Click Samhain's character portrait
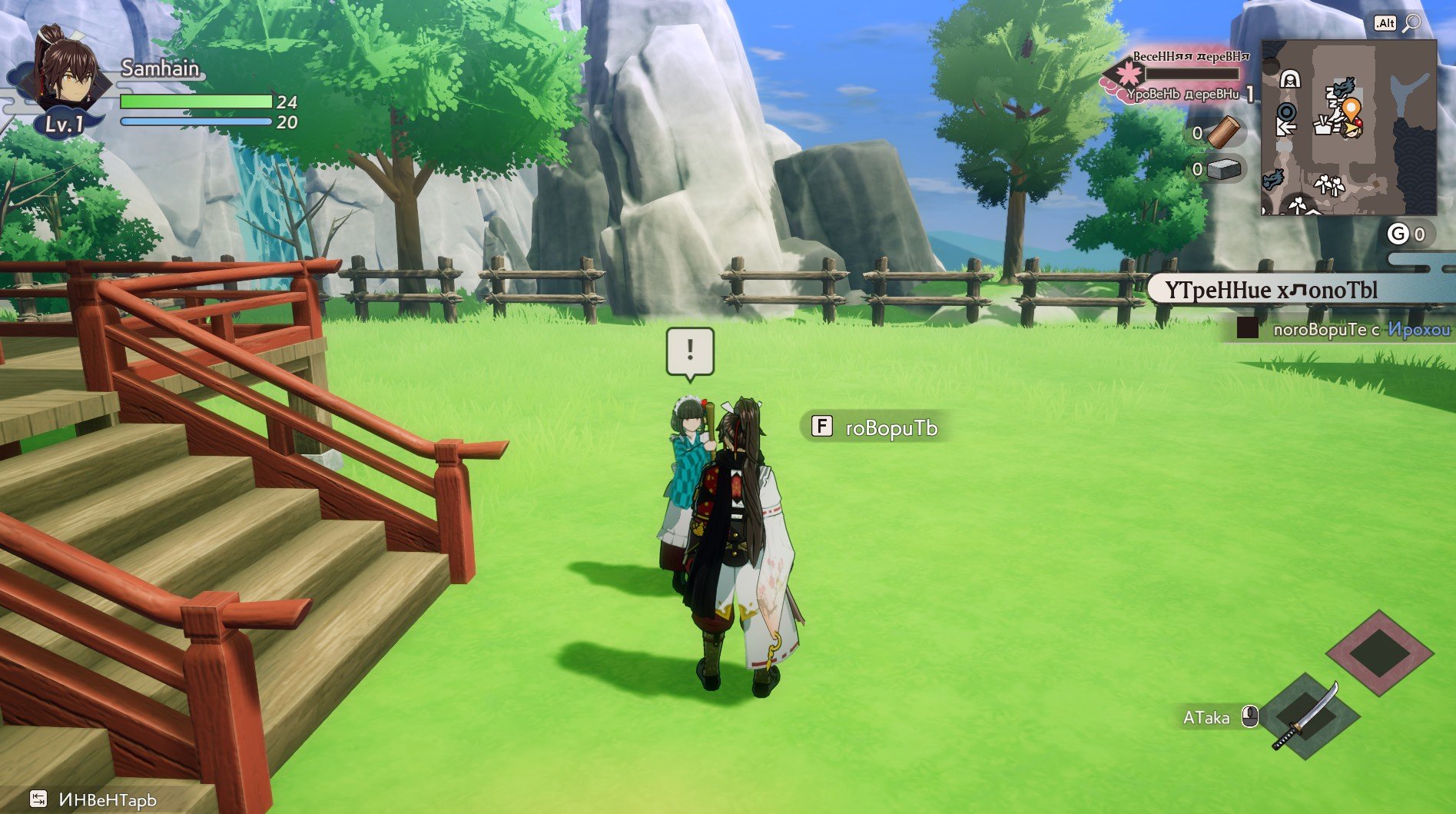 coord(68,73)
